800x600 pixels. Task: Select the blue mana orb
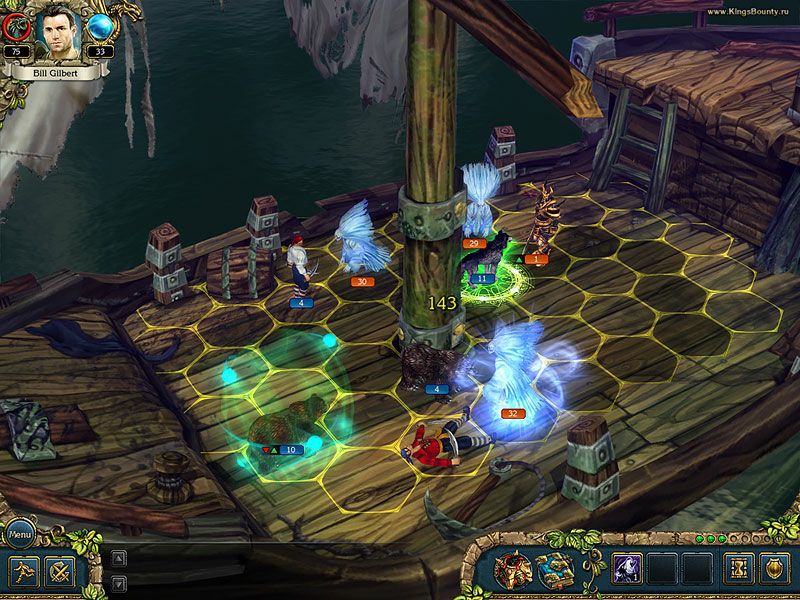pos(100,27)
